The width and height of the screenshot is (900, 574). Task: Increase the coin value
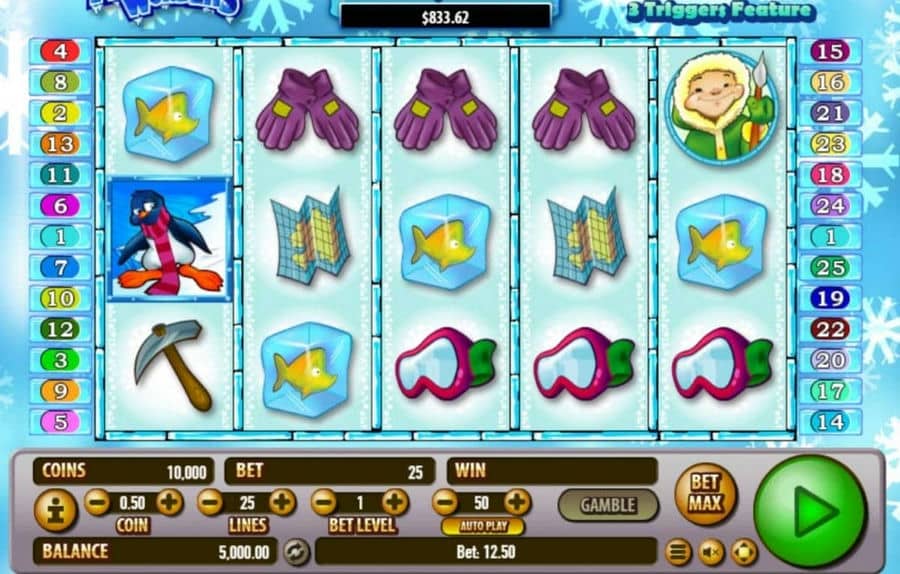pyautogui.click(x=169, y=502)
